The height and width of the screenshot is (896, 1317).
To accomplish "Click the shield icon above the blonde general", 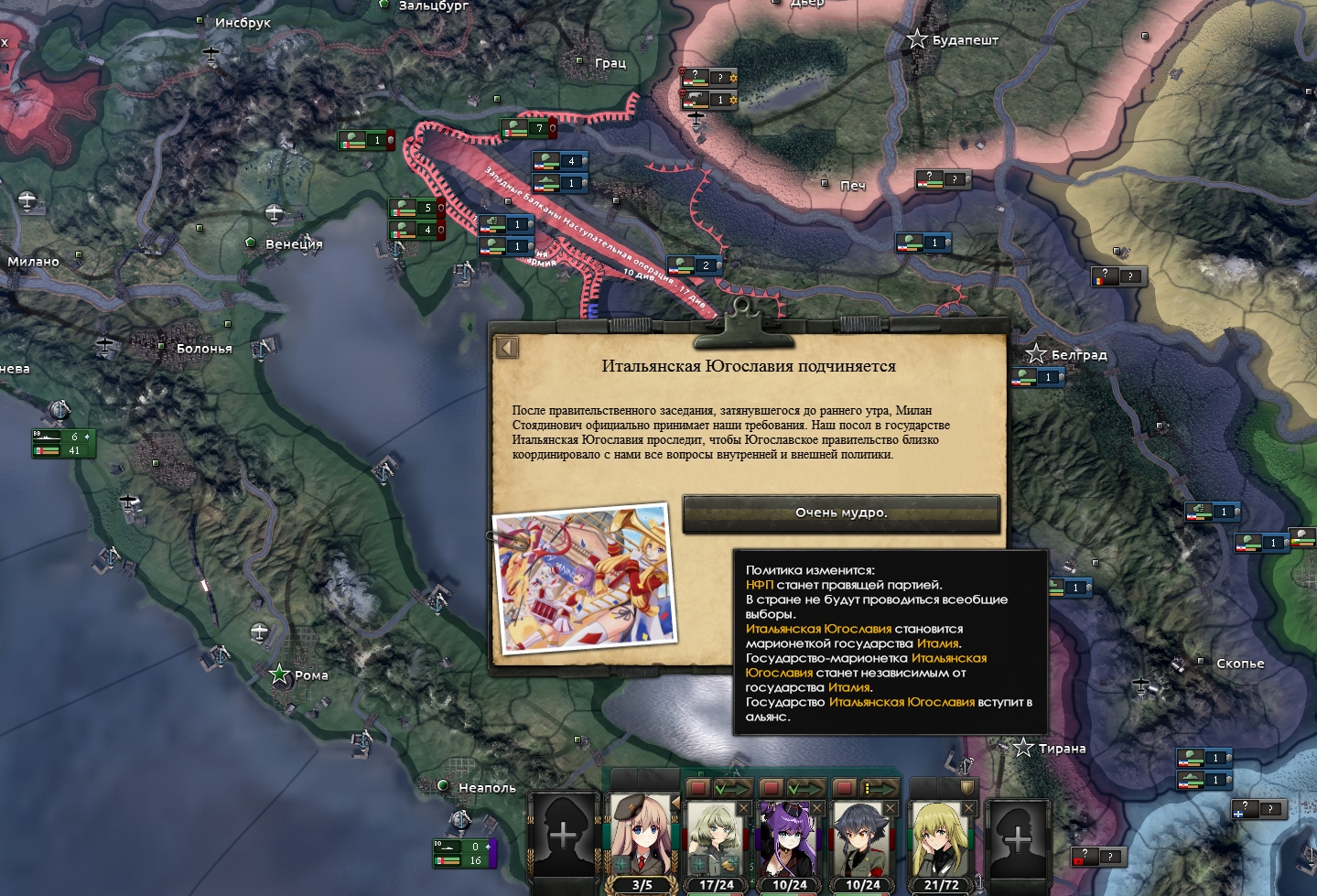I will coord(966,788).
